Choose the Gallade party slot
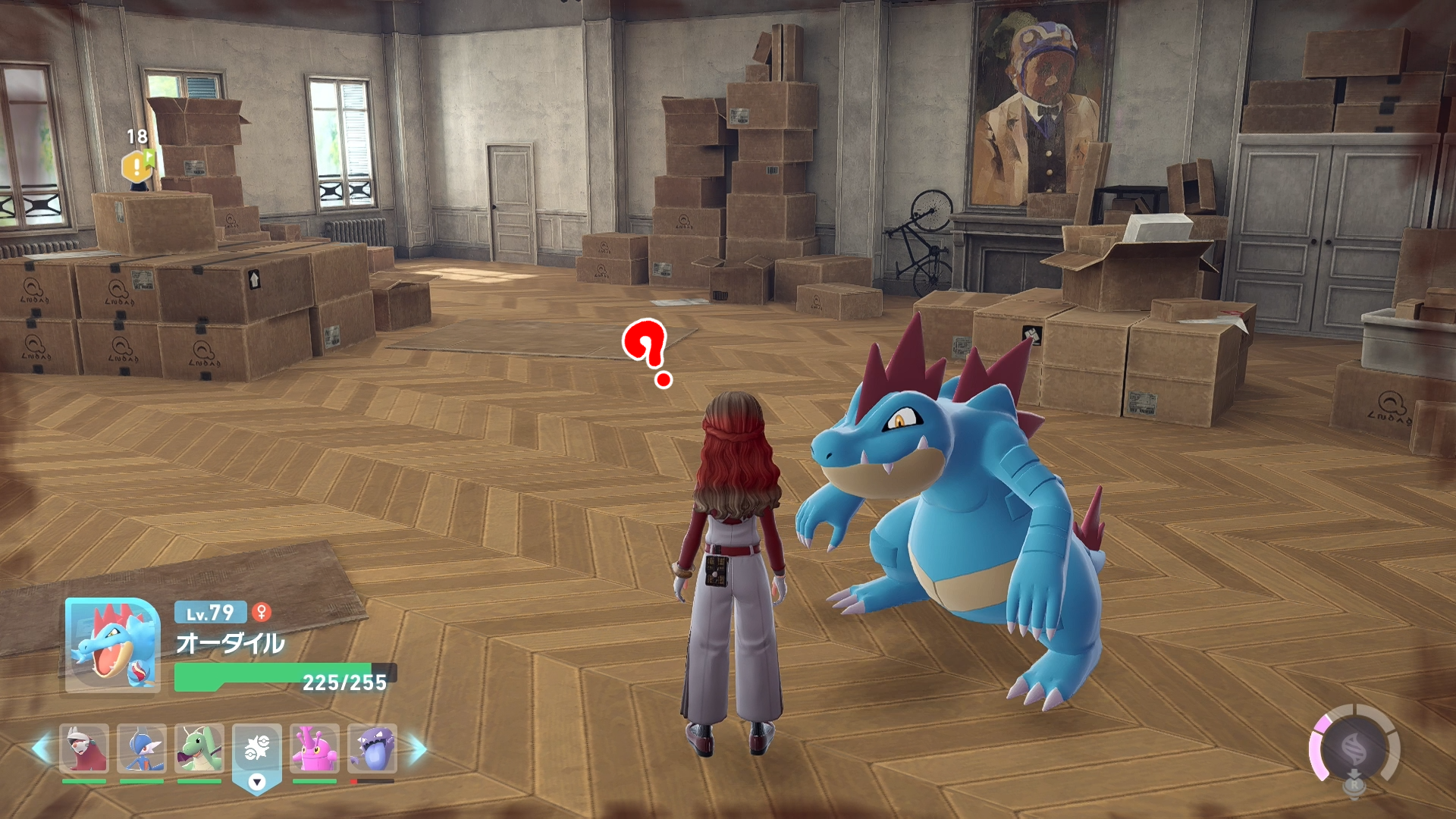This screenshot has width=1456, height=819. (142, 748)
